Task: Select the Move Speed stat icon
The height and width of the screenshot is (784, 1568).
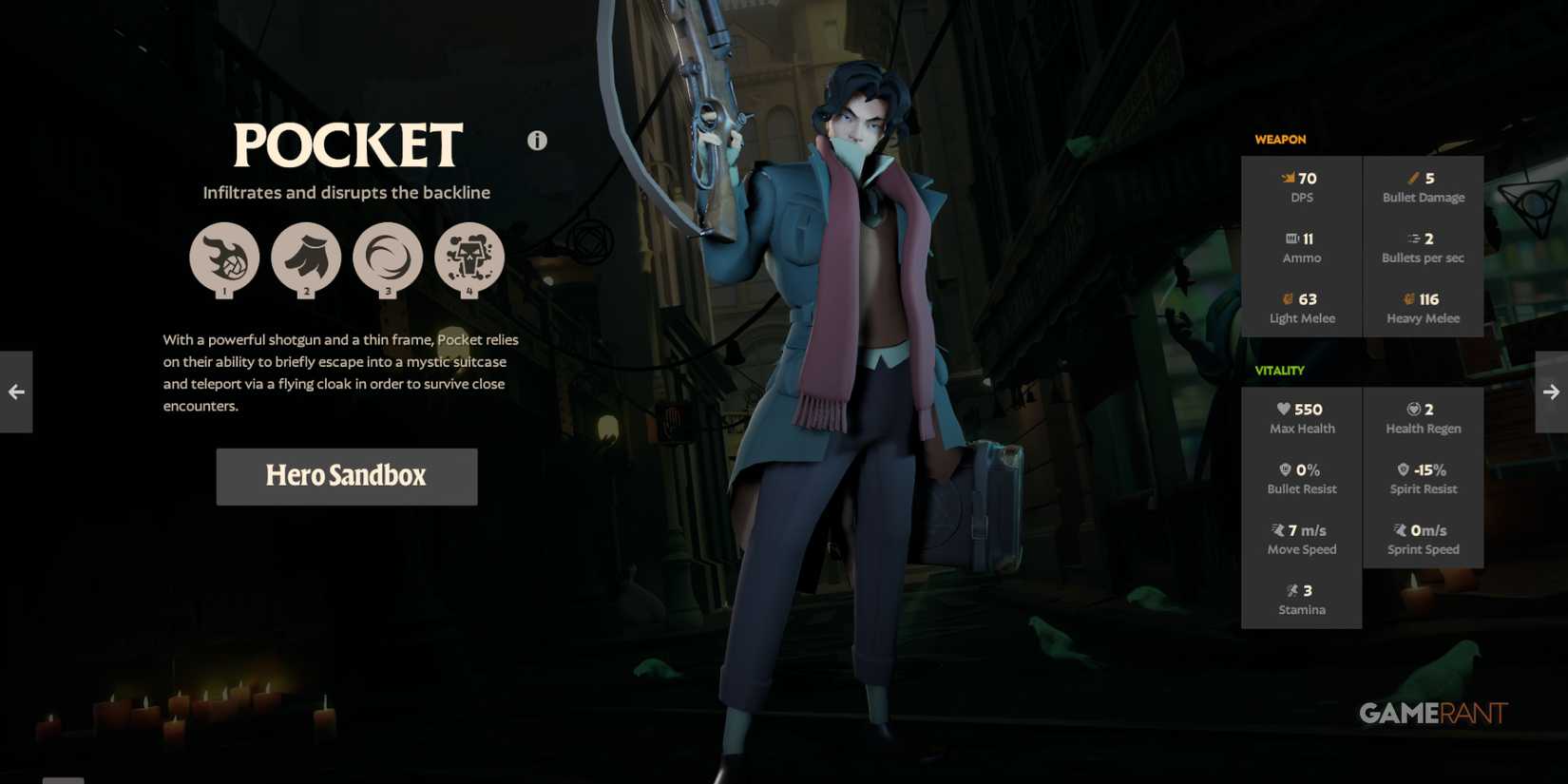Action: (x=1276, y=529)
